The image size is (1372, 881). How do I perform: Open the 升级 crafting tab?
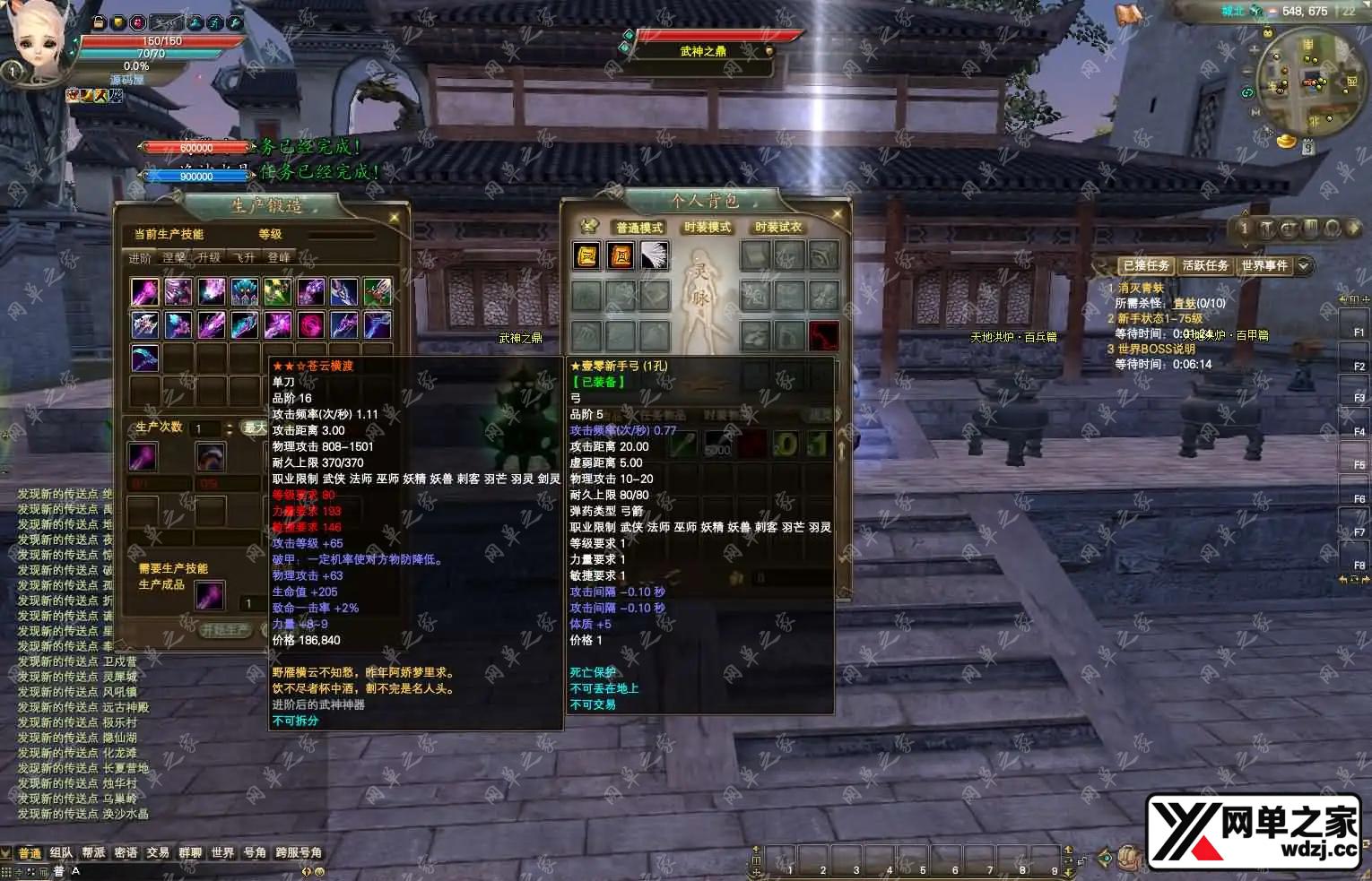point(209,258)
